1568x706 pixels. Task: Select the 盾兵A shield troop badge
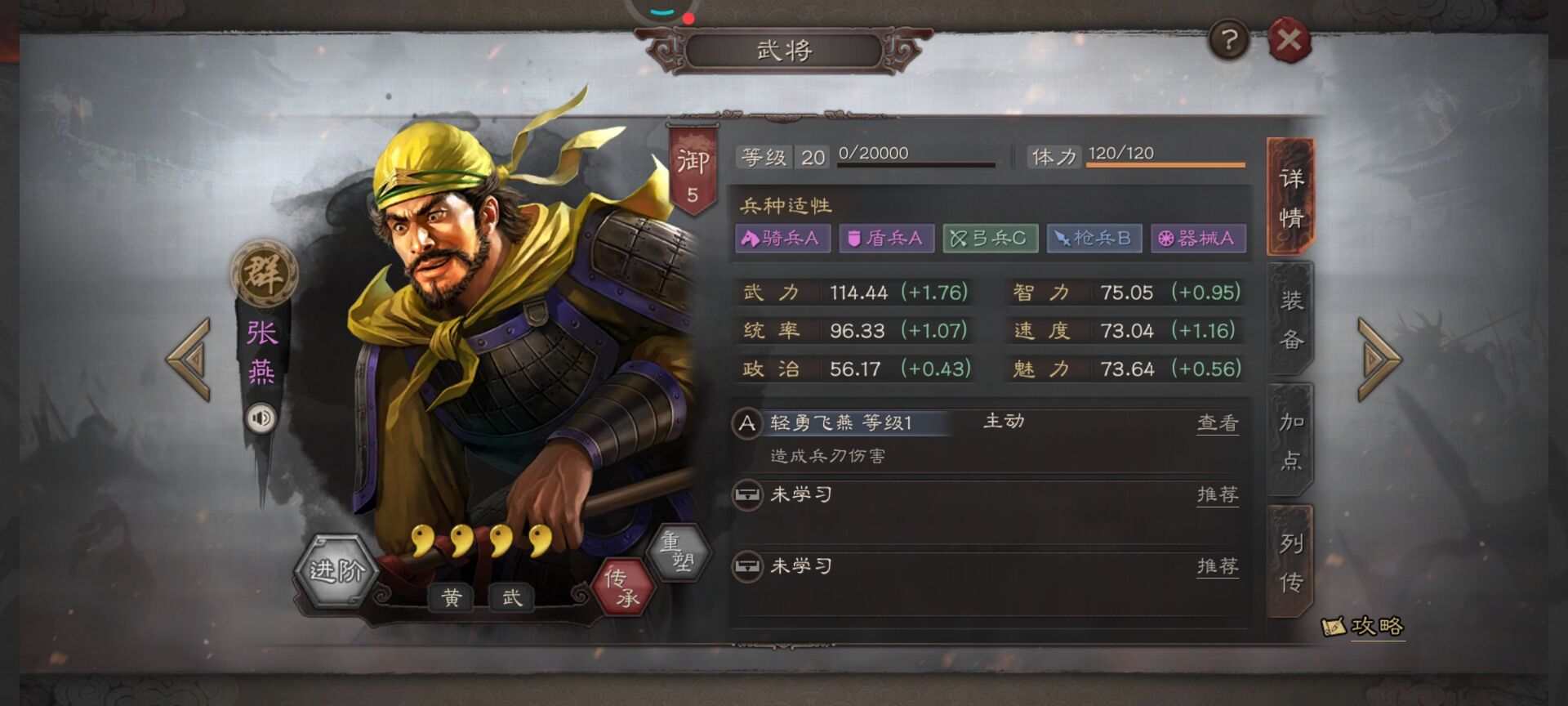[x=887, y=239]
